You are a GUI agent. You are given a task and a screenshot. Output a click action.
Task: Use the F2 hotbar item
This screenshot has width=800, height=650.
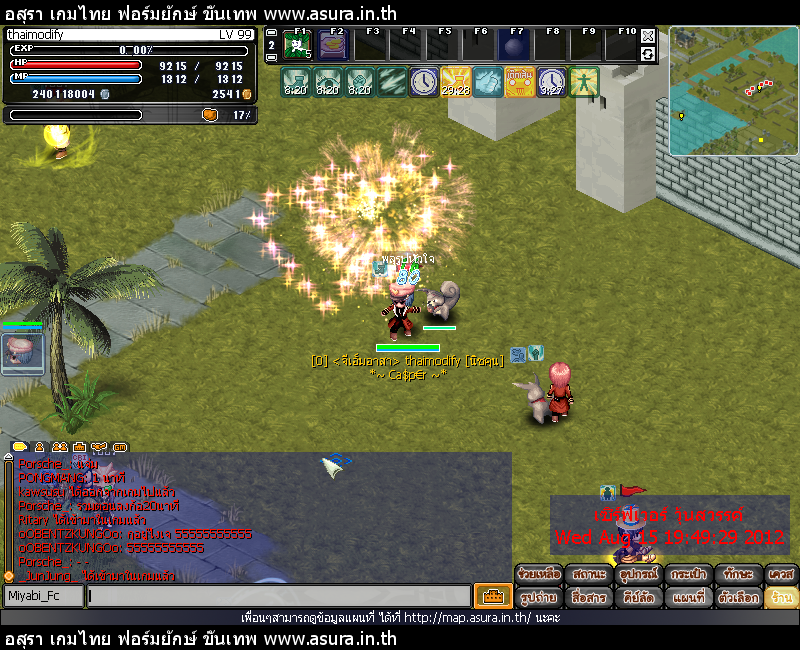334,46
